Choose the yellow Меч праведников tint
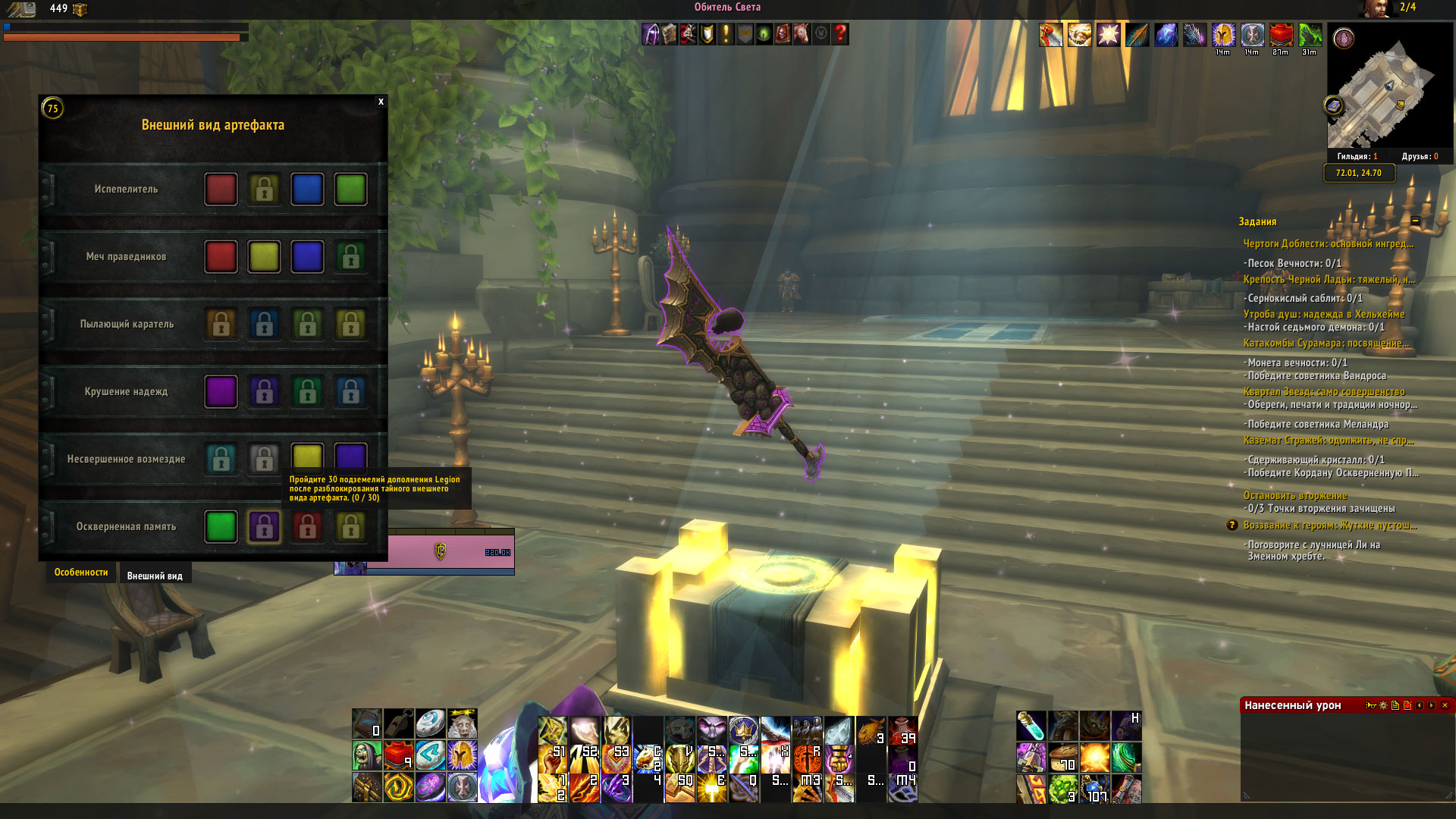This screenshot has height=819, width=1456. tap(264, 257)
